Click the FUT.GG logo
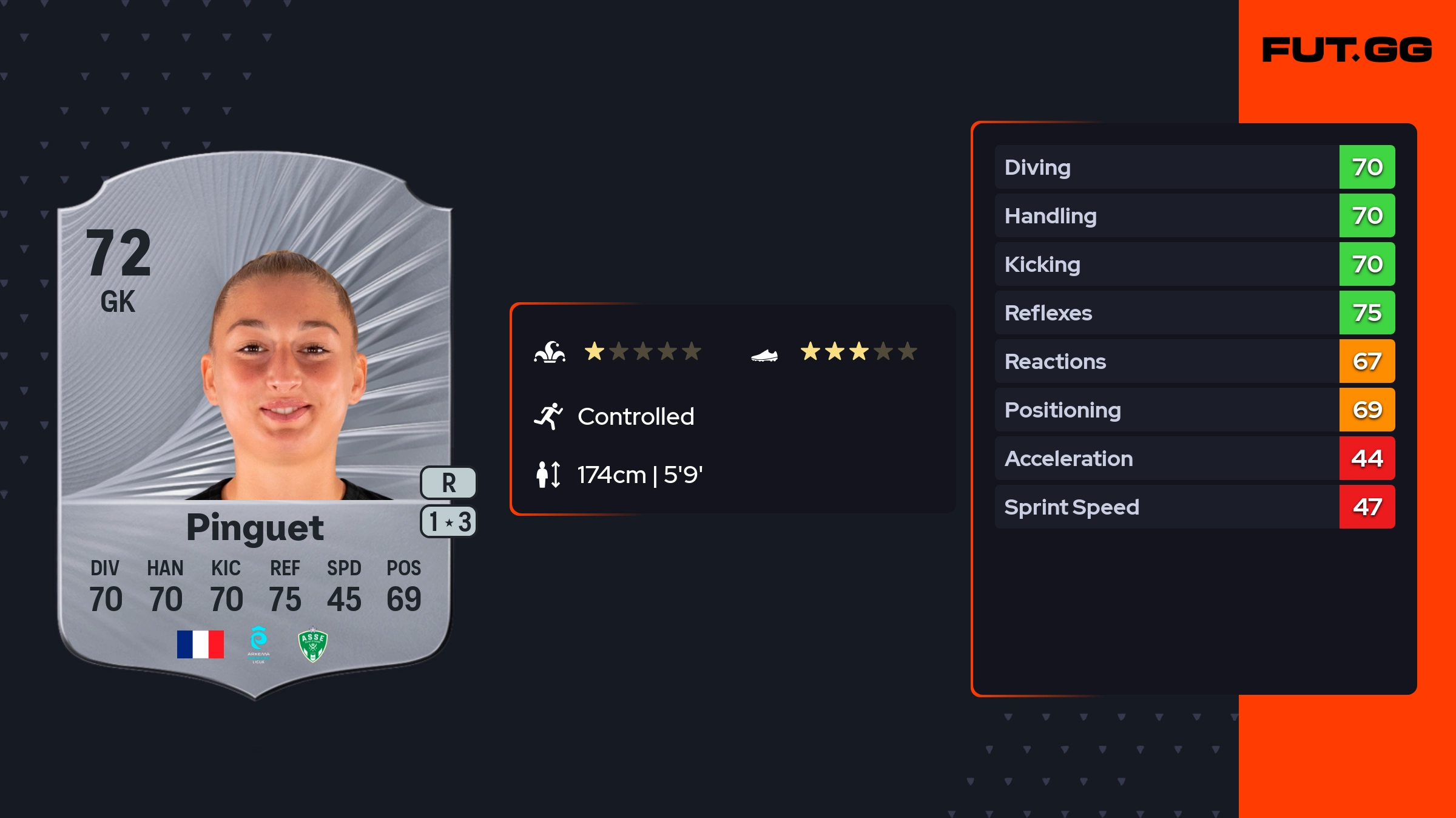The height and width of the screenshot is (818, 1456). (1347, 50)
